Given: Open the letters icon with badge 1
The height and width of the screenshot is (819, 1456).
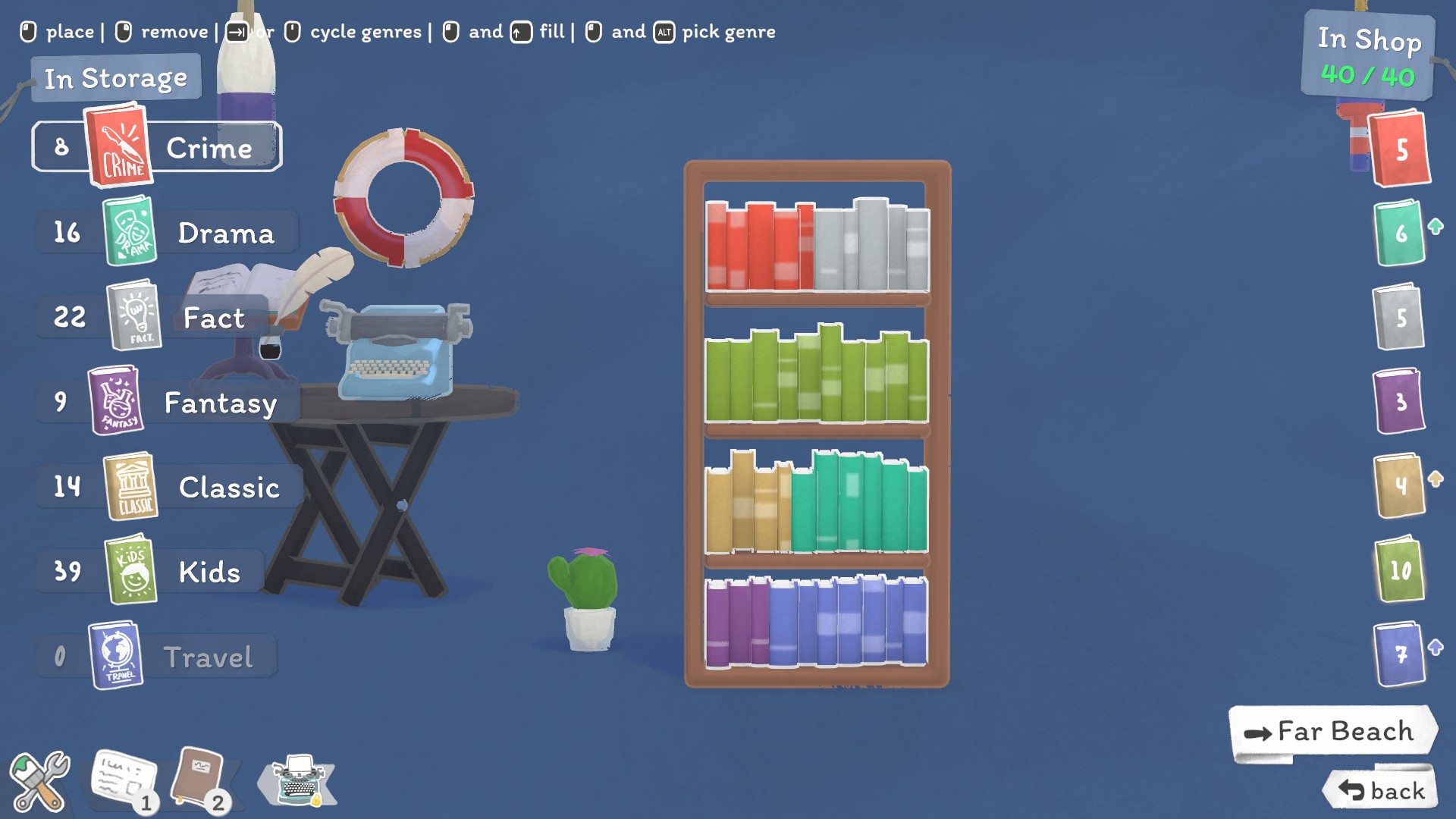Looking at the screenshot, I should pyautogui.click(x=124, y=778).
